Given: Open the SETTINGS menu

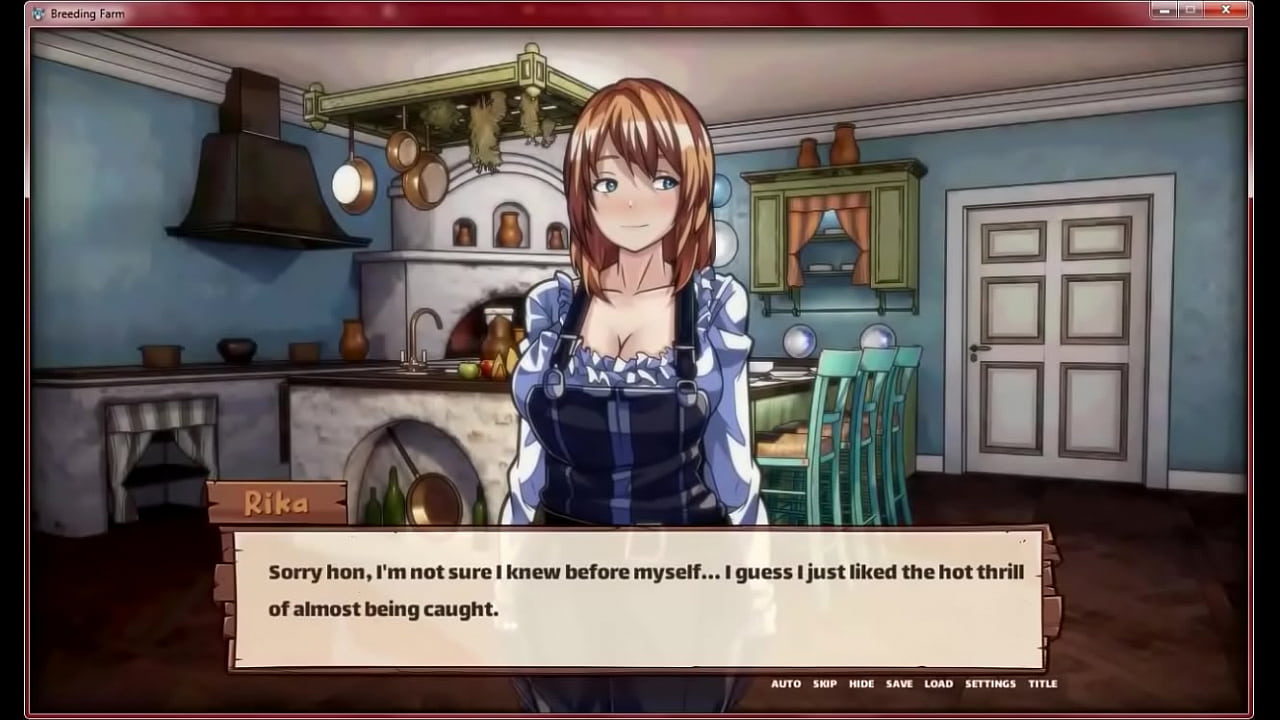Looking at the screenshot, I should [x=990, y=684].
